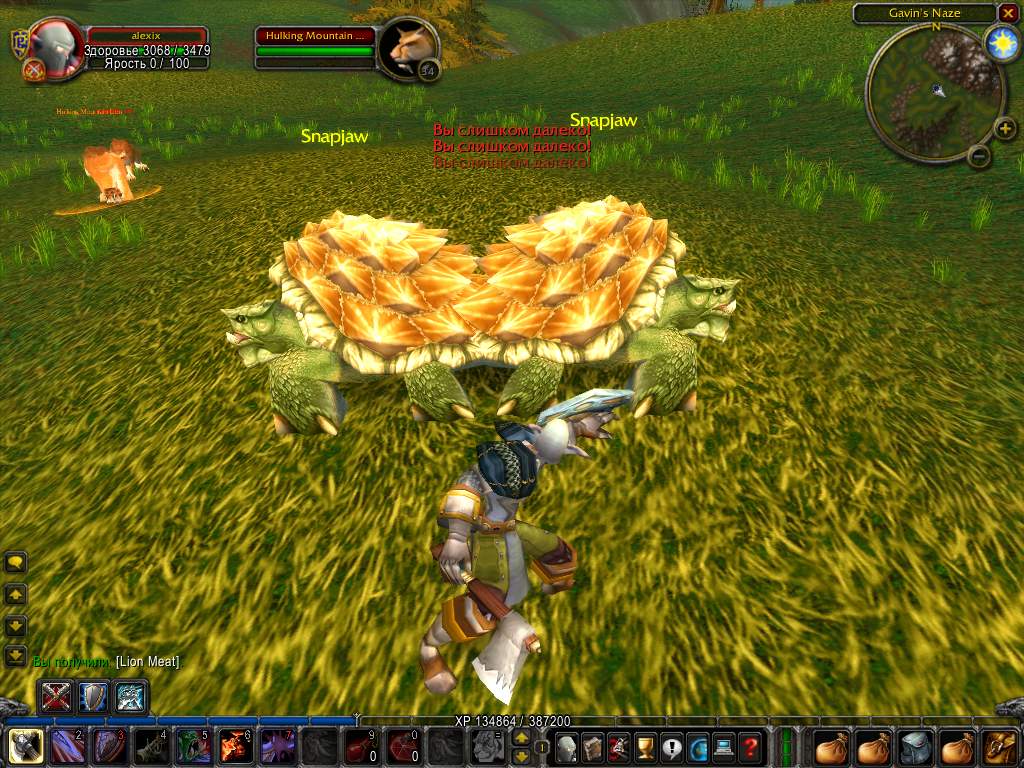This screenshot has width=1024, height=768.
Task: Open the gray backpack-style bag slot
Action: [915, 746]
